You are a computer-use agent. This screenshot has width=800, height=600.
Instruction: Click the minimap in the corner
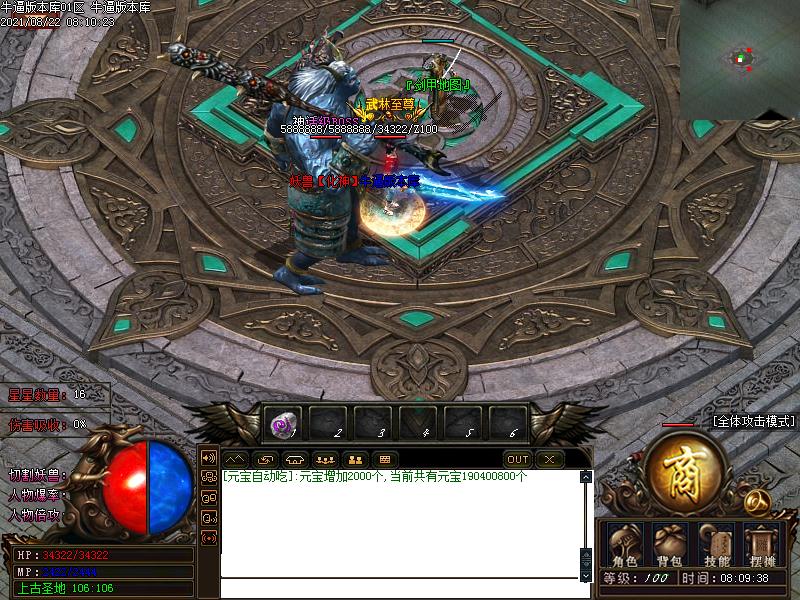740,60
